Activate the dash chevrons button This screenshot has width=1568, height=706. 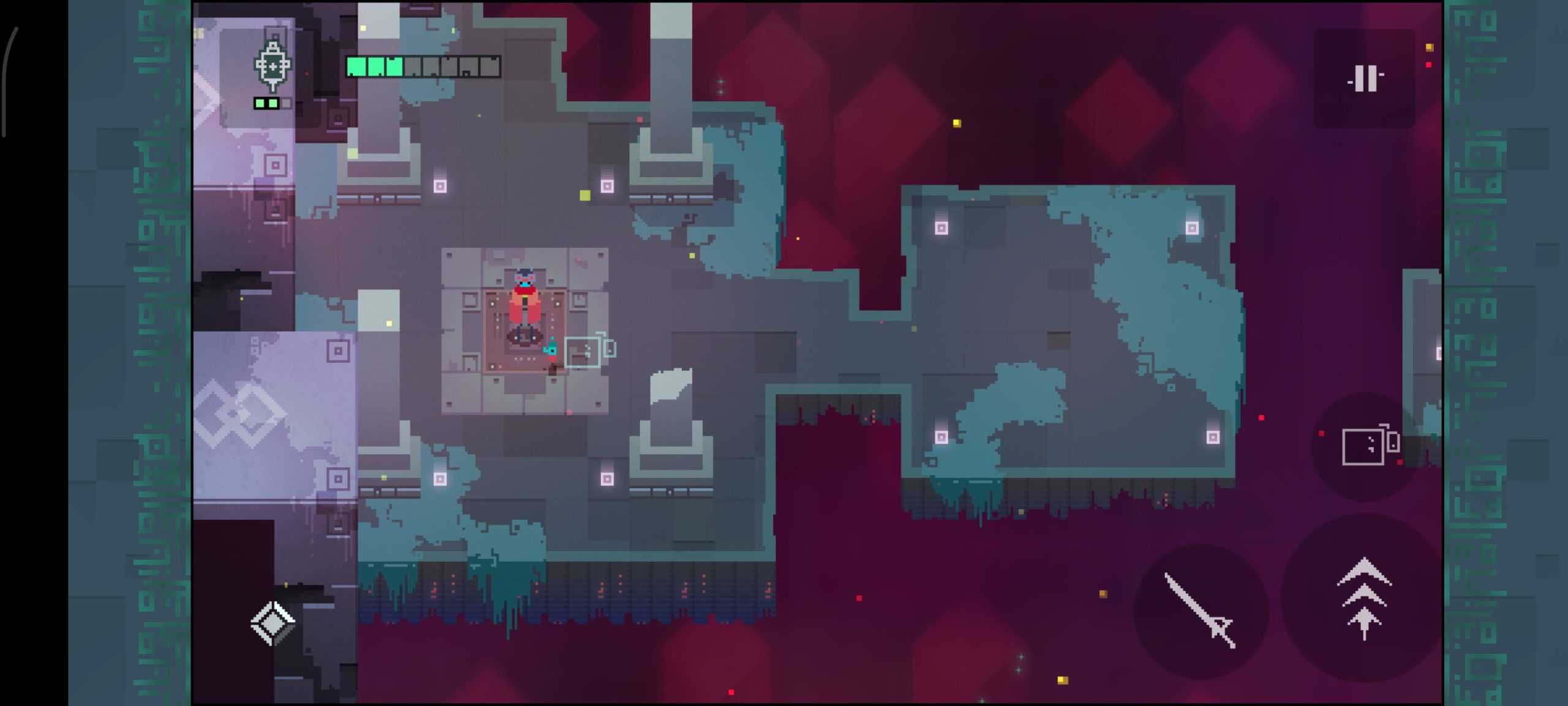(x=1363, y=599)
